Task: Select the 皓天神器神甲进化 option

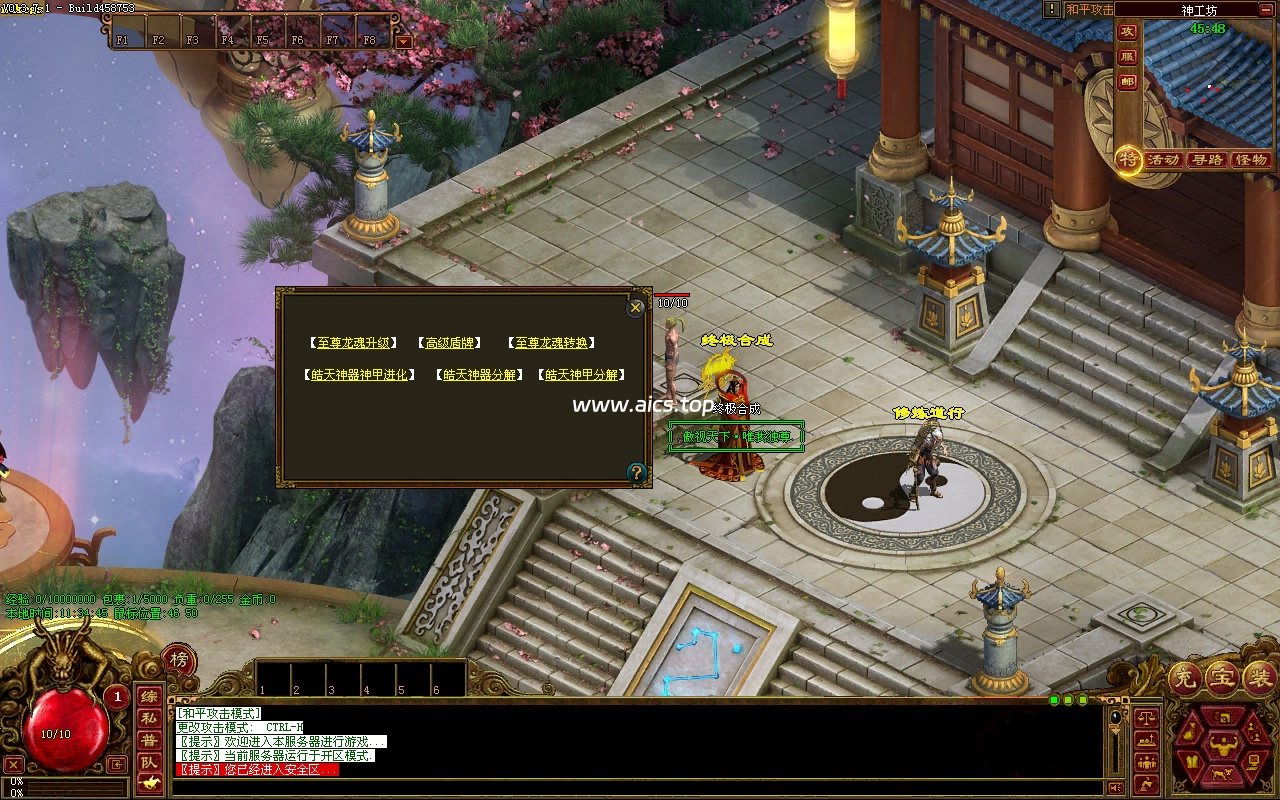Action: 360,375
